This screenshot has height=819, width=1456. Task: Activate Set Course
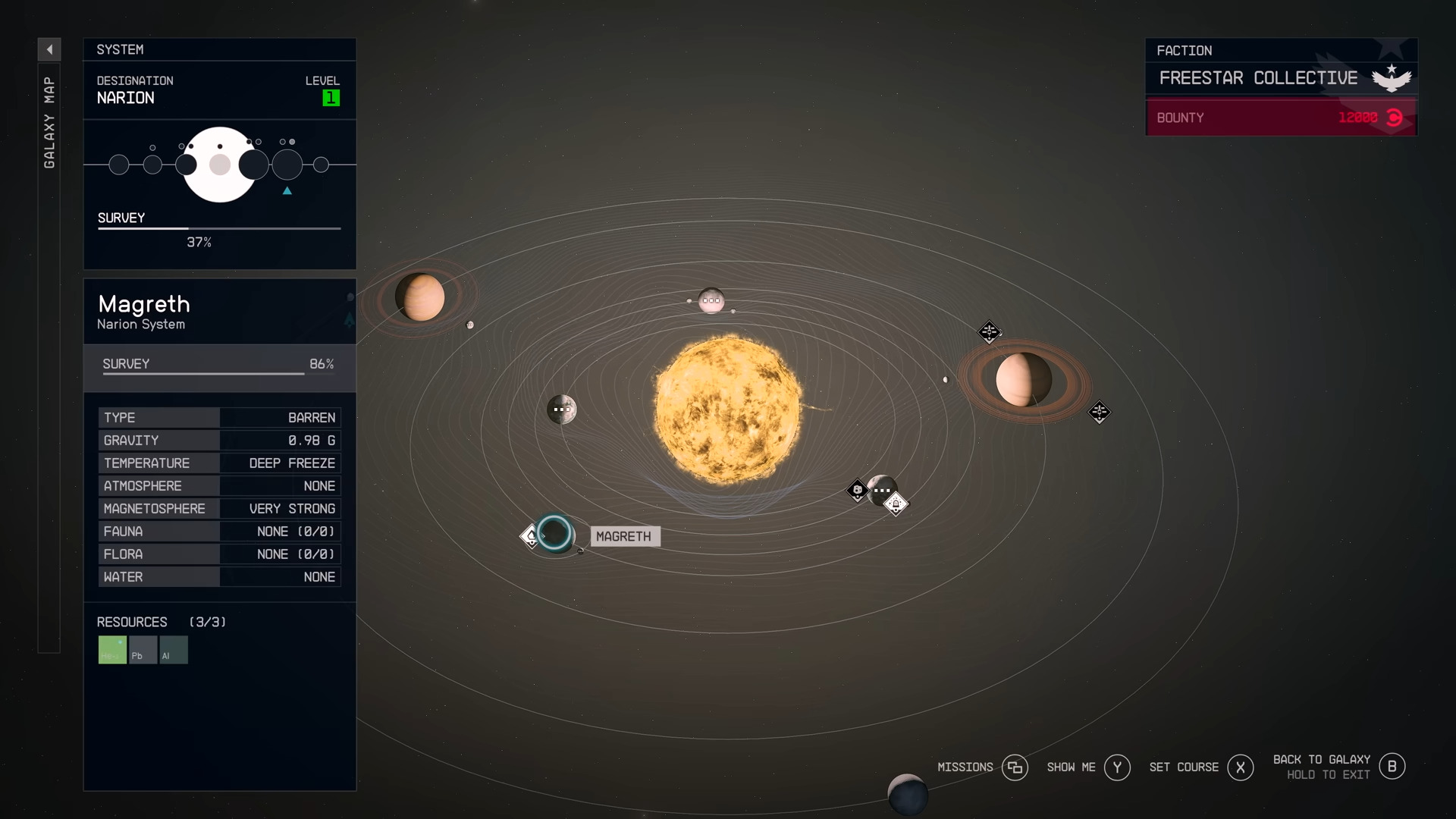[1240, 767]
